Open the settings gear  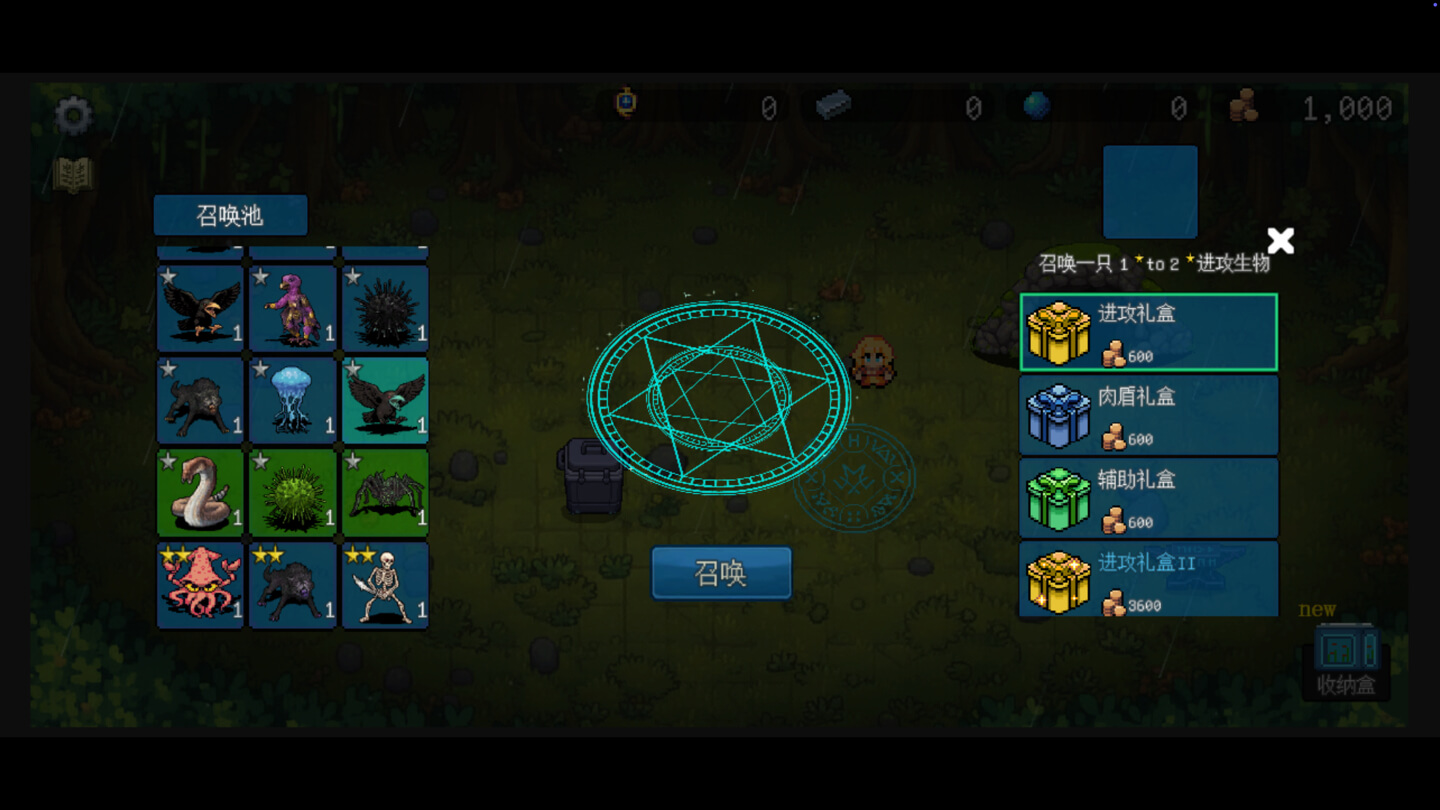(x=73, y=116)
